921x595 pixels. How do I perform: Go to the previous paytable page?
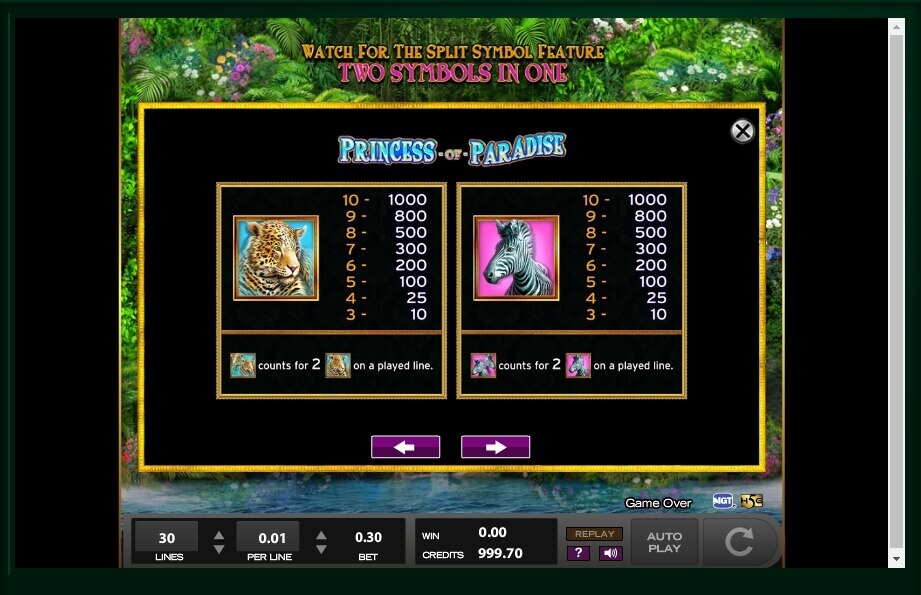tap(405, 447)
